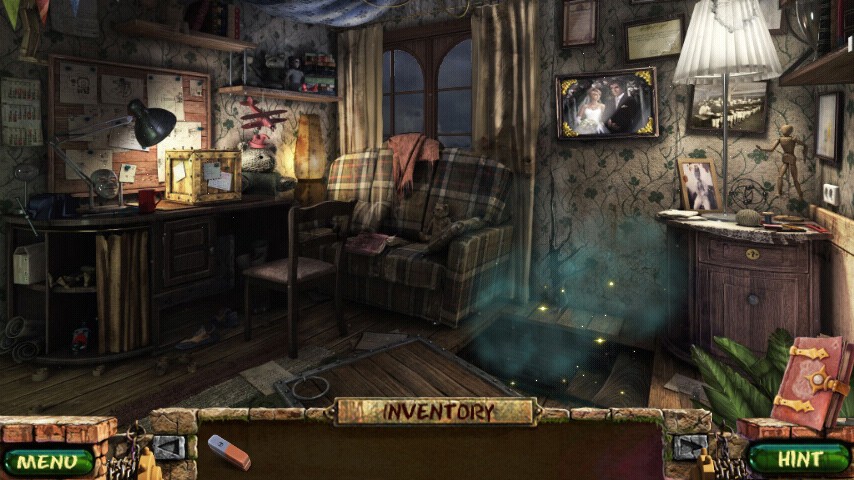
Task: Use the green Hint button
Action: (x=799, y=459)
